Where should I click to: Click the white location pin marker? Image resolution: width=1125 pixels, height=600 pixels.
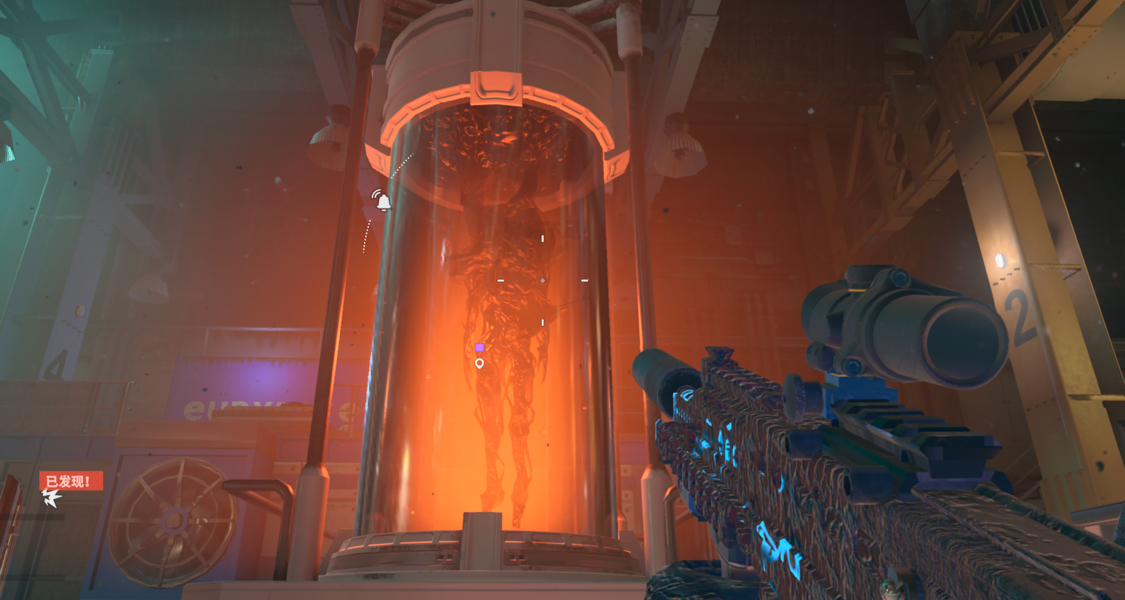[x=480, y=363]
